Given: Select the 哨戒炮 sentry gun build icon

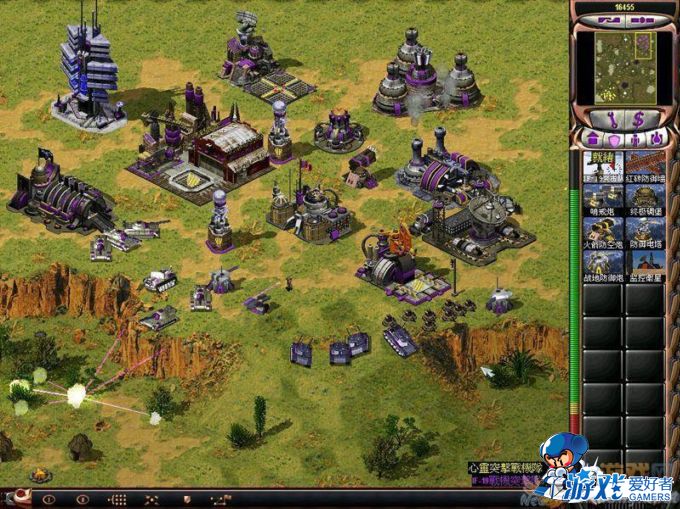Looking at the screenshot, I should click(x=602, y=199).
